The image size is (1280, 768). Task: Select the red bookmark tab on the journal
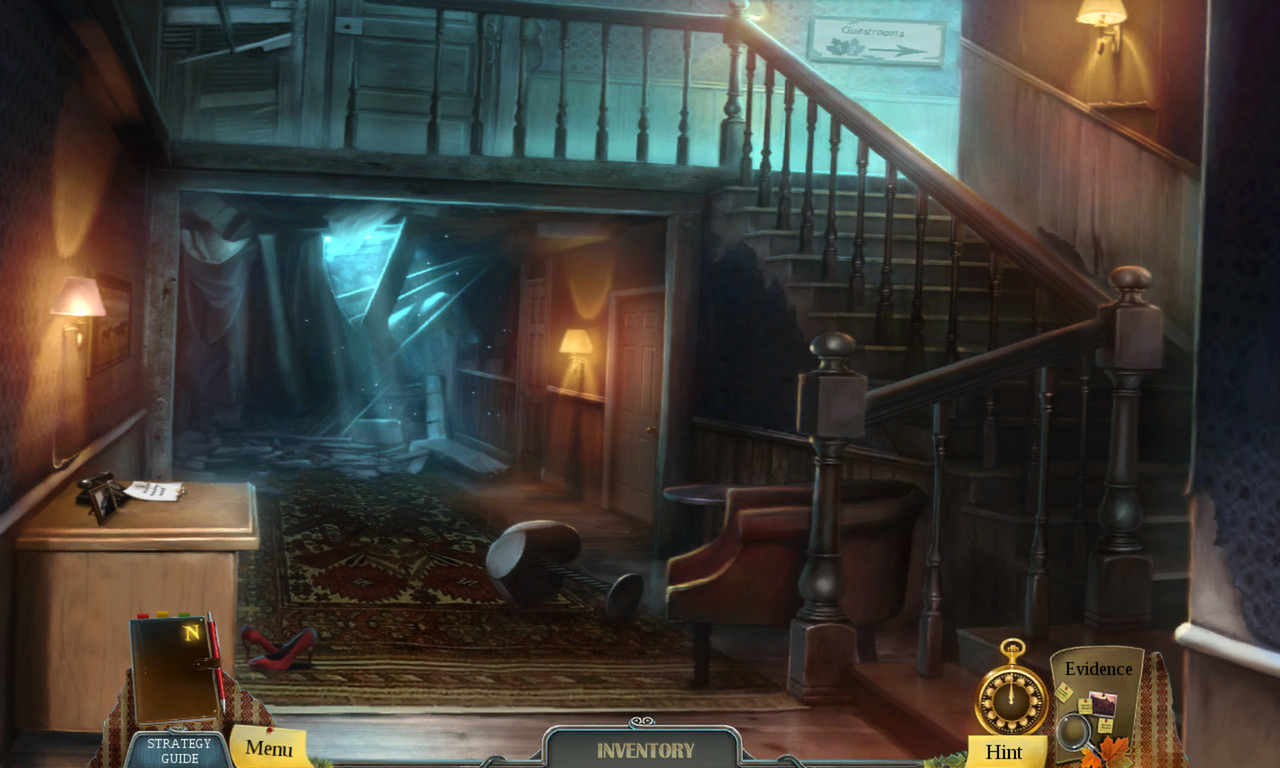point(142,614)
